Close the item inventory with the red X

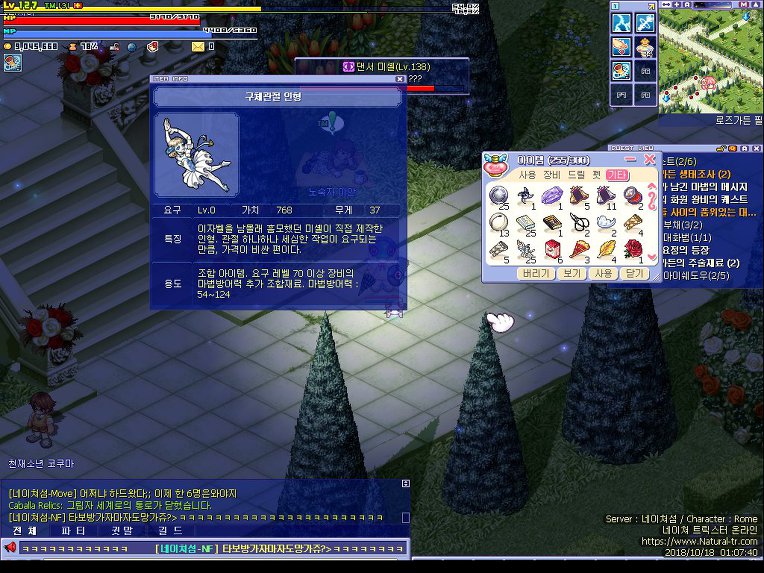(x=650, y=160)
